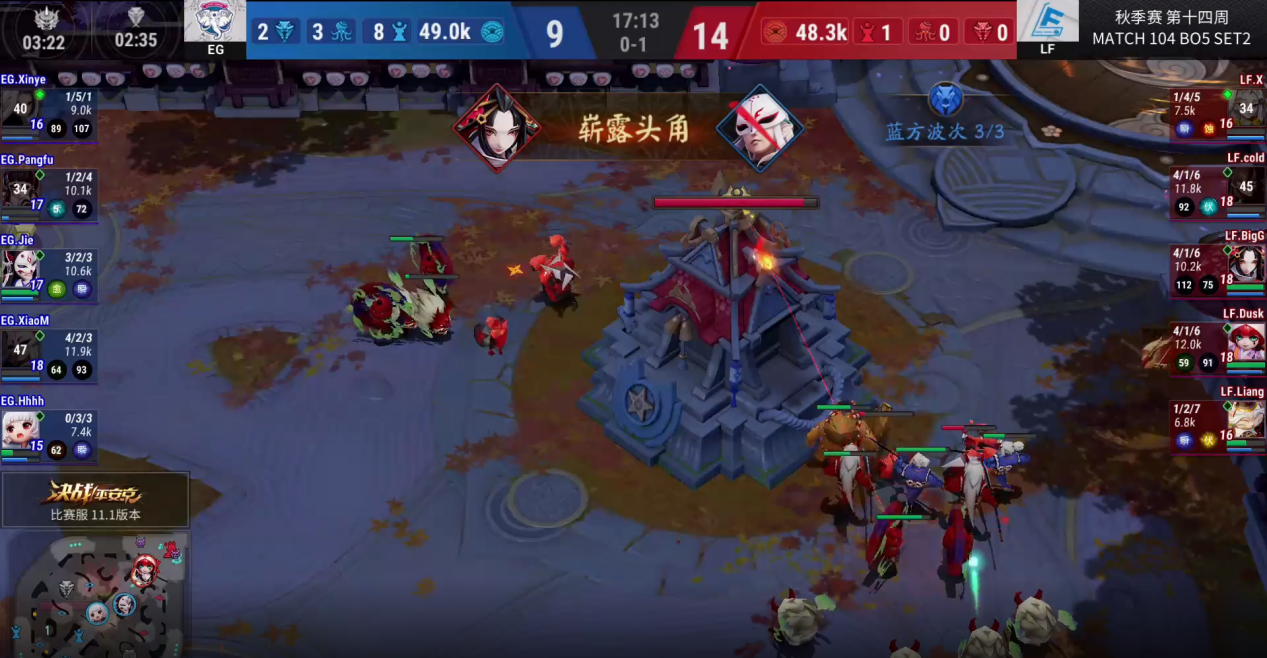Select EG.Pangfu's hero portrait
The image size is (1267, 658).
coord(21,188)
